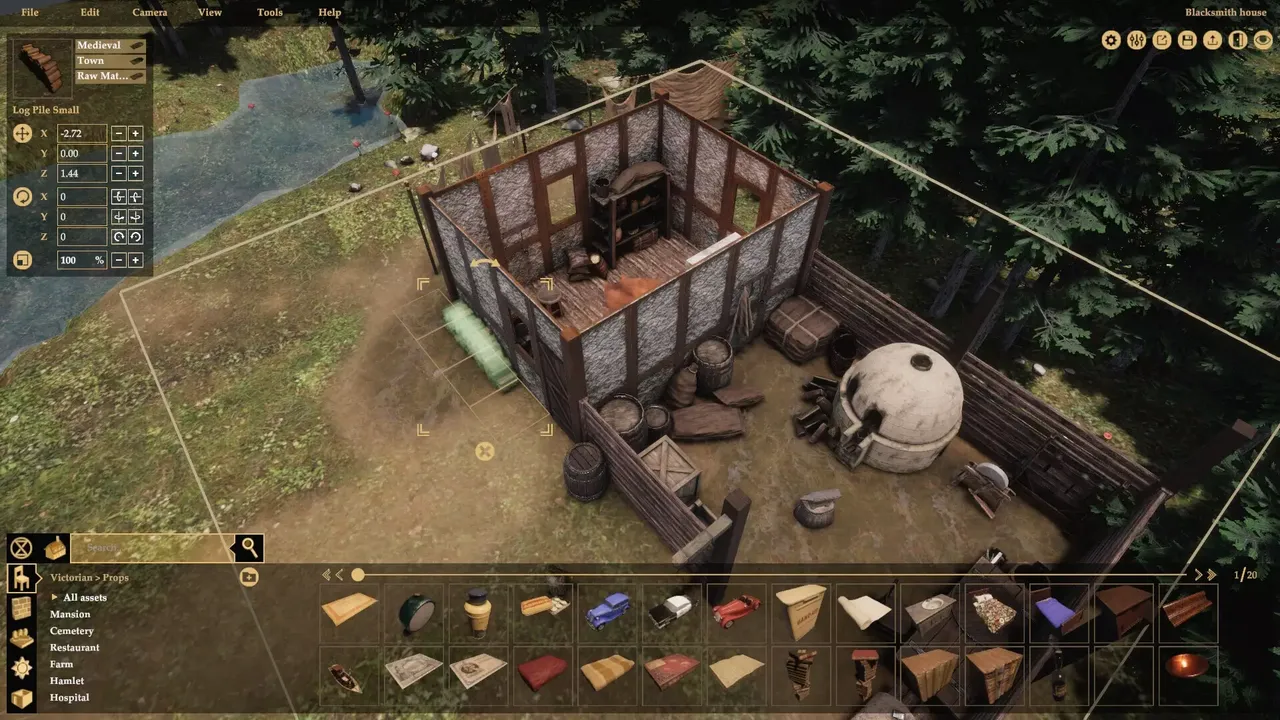1280x720 pixels.
Task: Open the Tools menu
Action: (270, 12)
